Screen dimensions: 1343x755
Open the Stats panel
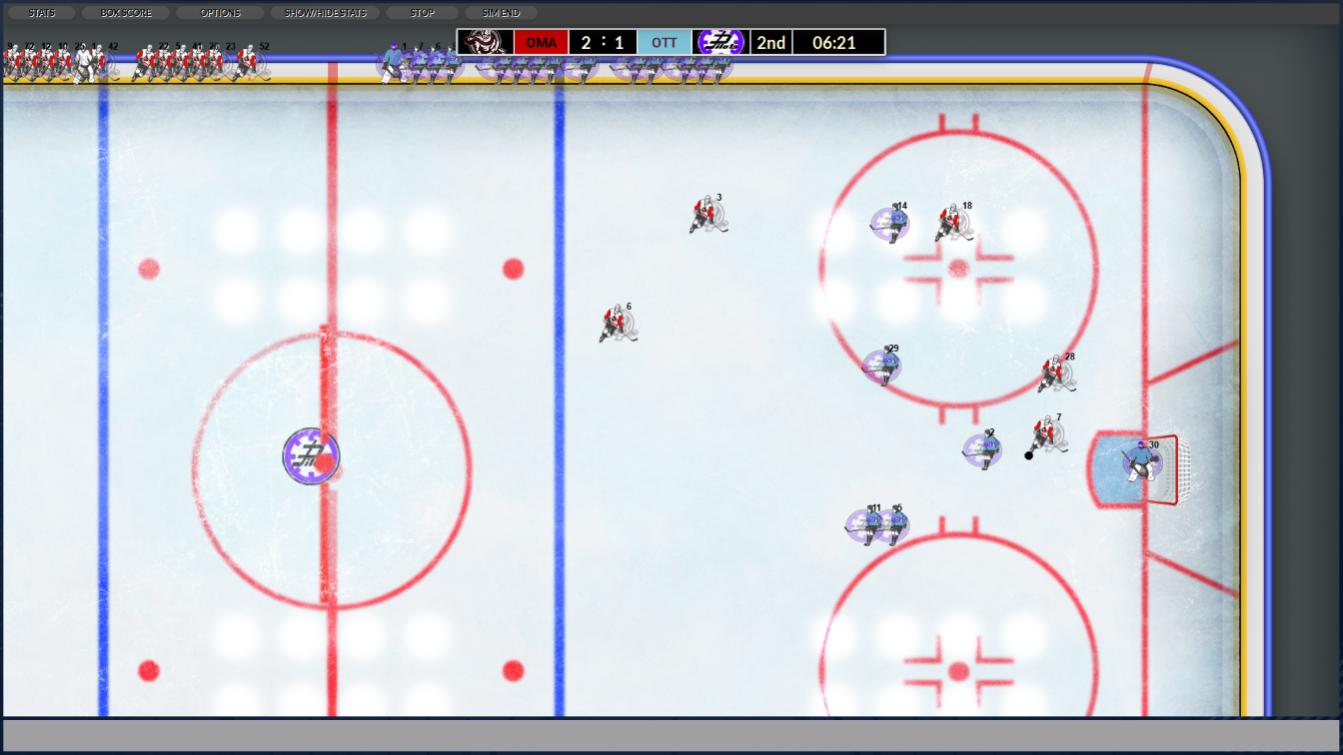point(42,13)
